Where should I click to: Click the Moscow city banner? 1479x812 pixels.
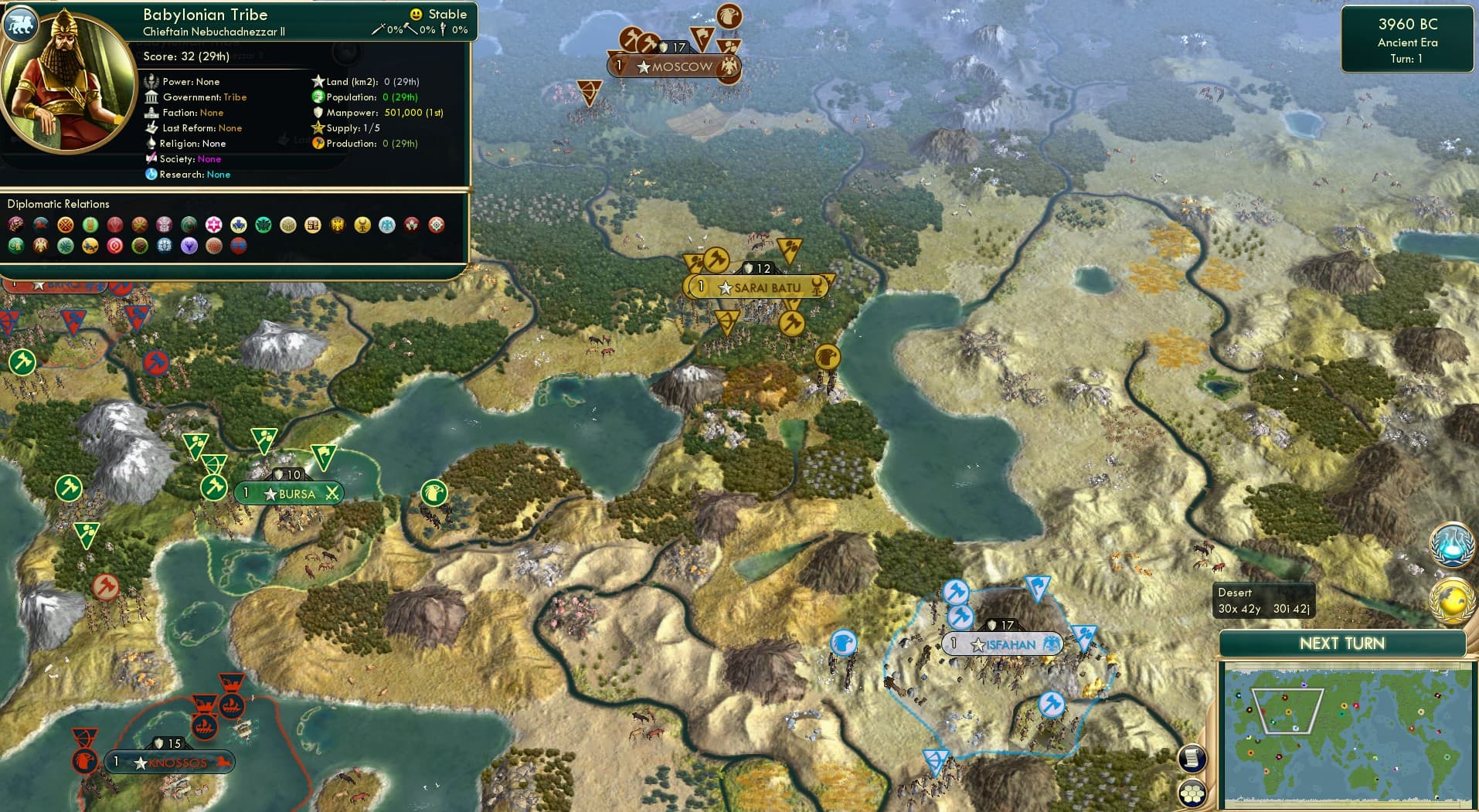[x=675, y=66]
